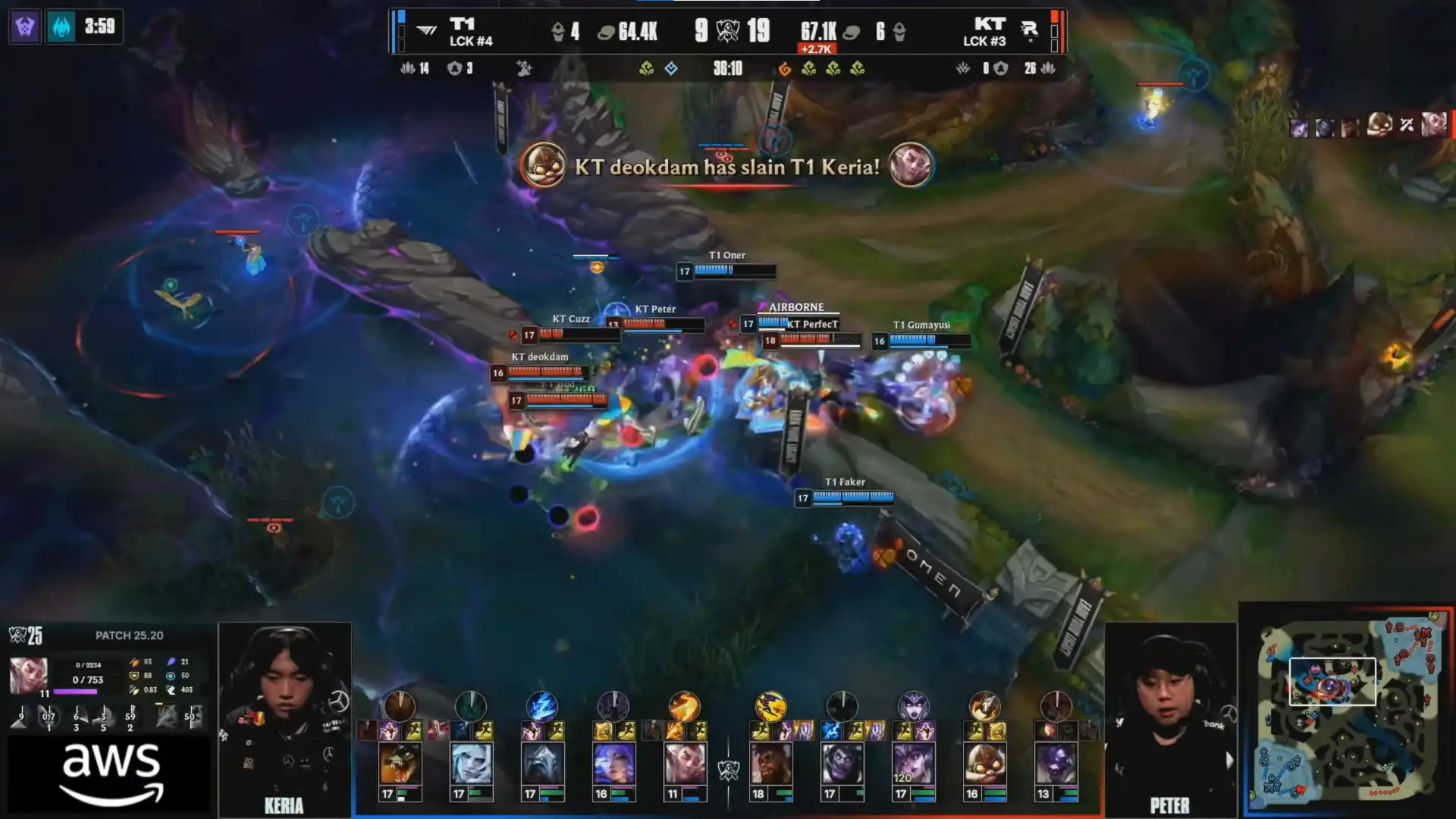Click the purple team emblem in the top-left corner

pos(25,27)
